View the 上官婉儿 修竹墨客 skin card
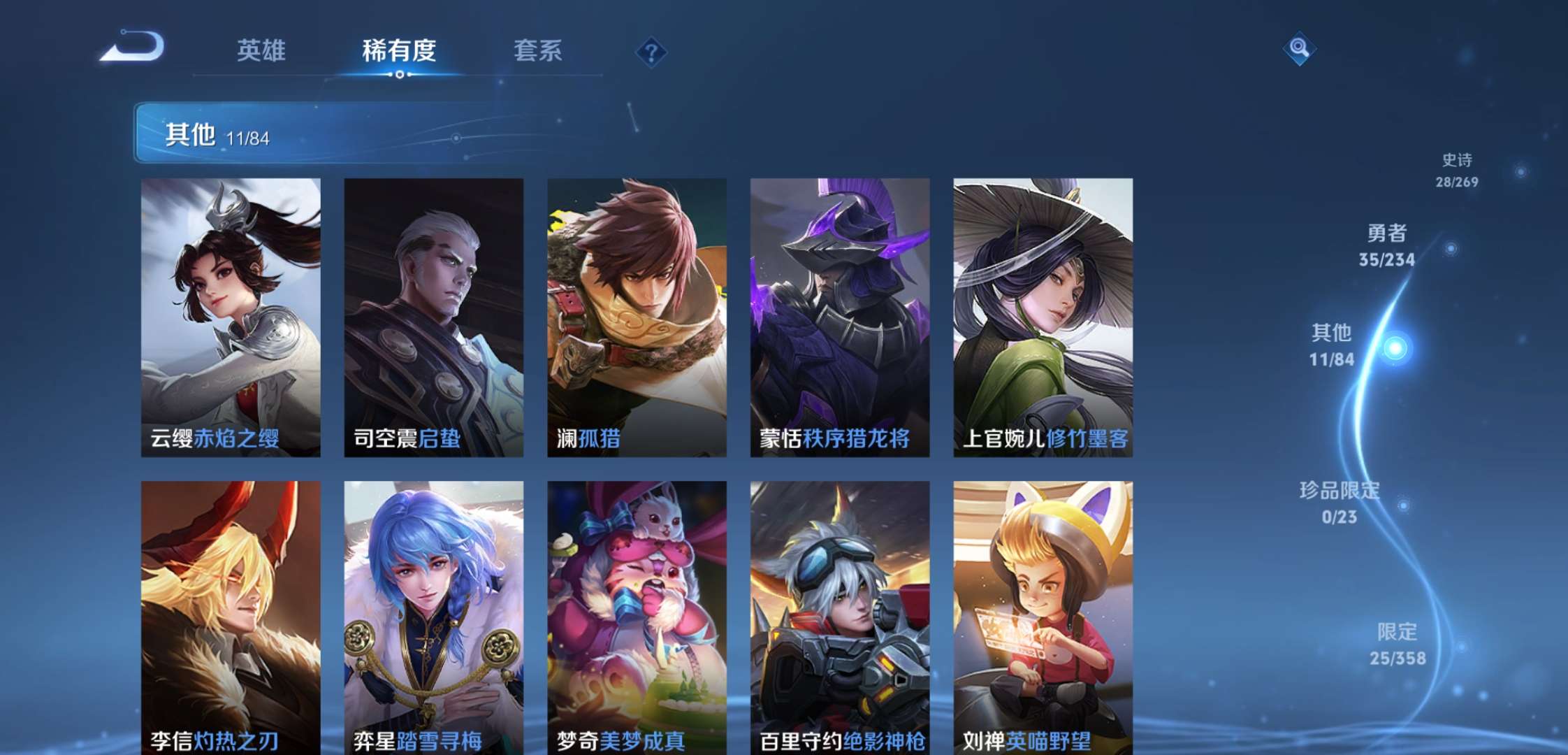The height and width of the screenshot is (755, 1568). click(x=1043, y=317)
